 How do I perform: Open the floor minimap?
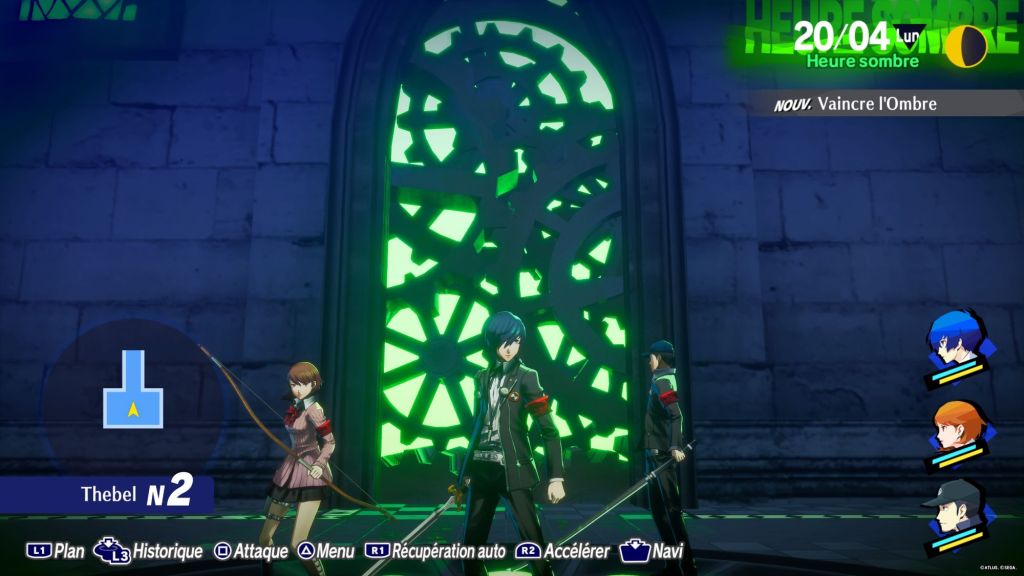tap(133, 390)
